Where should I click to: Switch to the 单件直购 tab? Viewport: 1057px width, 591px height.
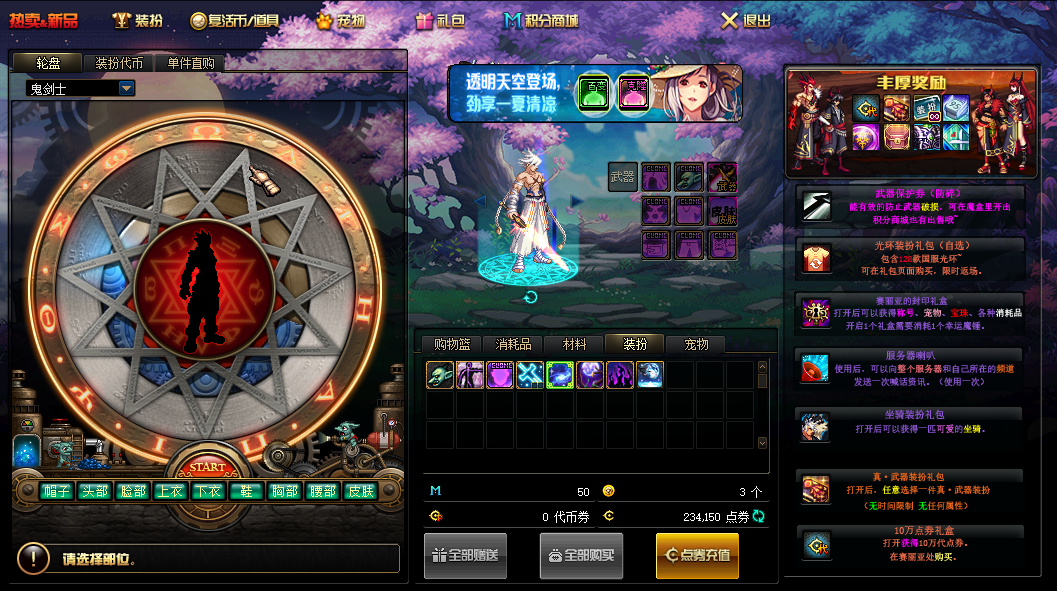tap(191, 63)
